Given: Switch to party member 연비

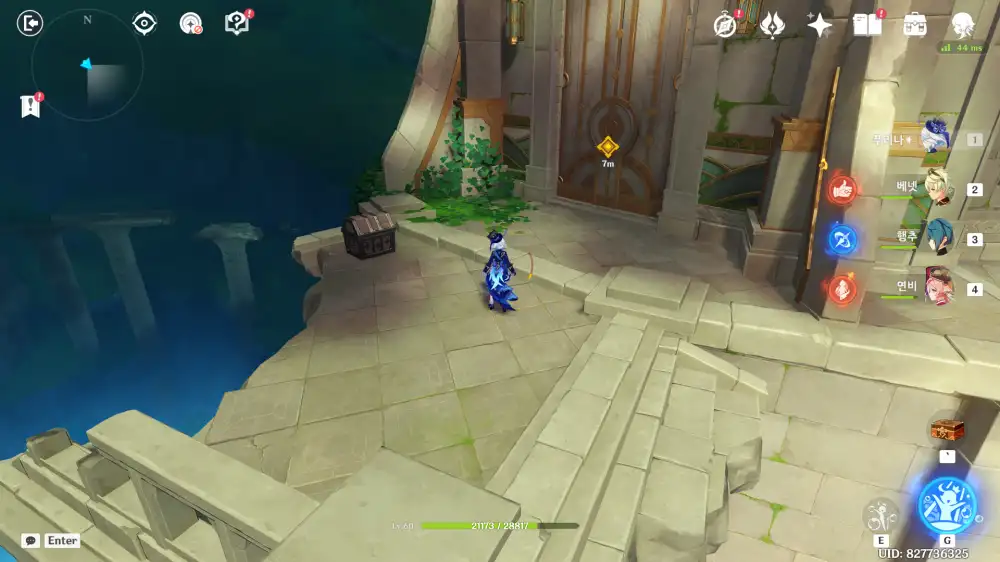Looking at the screenshot, I should pos(938,288).
